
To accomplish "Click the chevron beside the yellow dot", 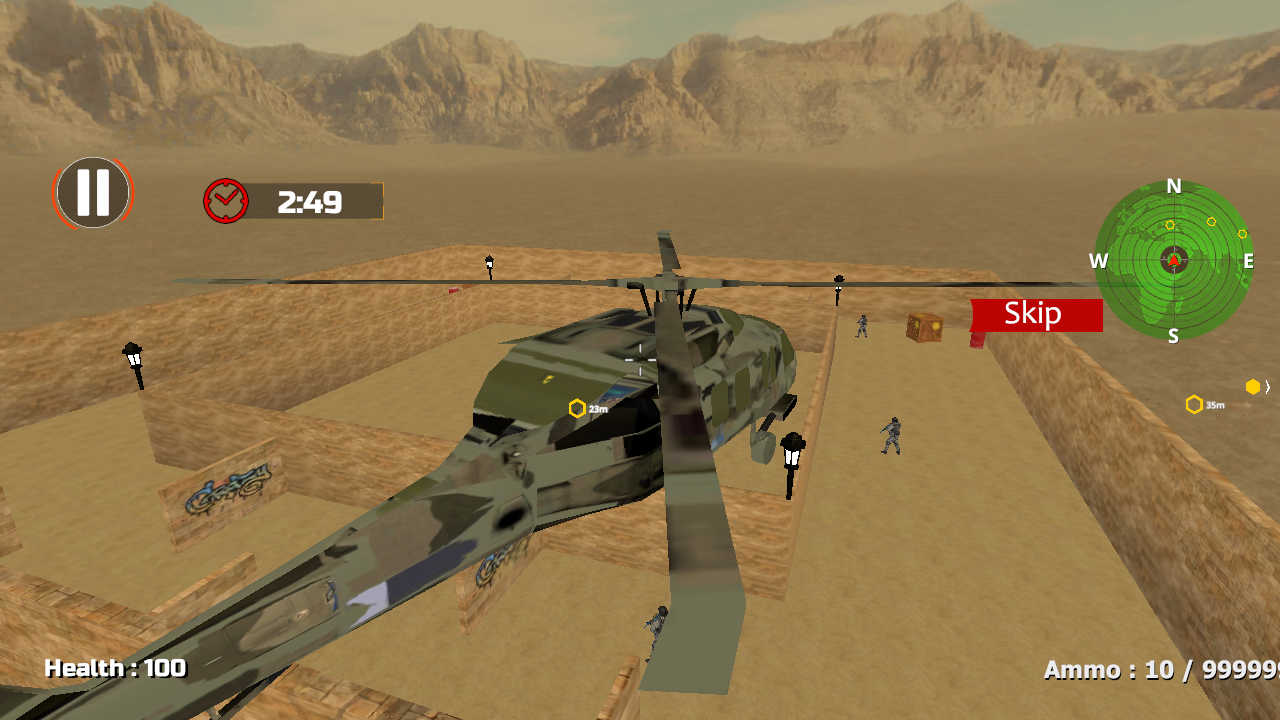I will (1267, 387).
